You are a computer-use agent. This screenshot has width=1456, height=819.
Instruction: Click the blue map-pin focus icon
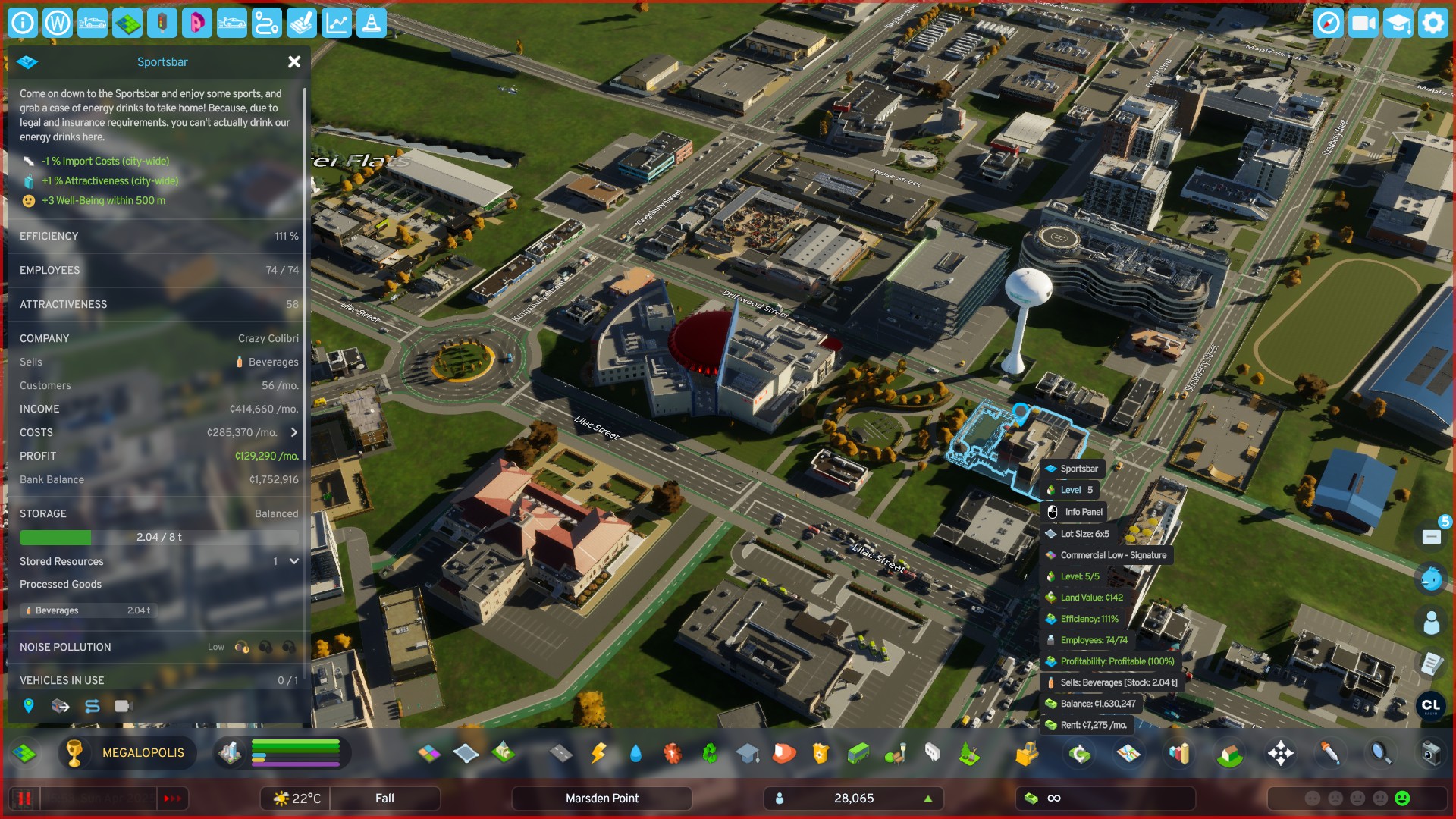click(x=29, y=706)
